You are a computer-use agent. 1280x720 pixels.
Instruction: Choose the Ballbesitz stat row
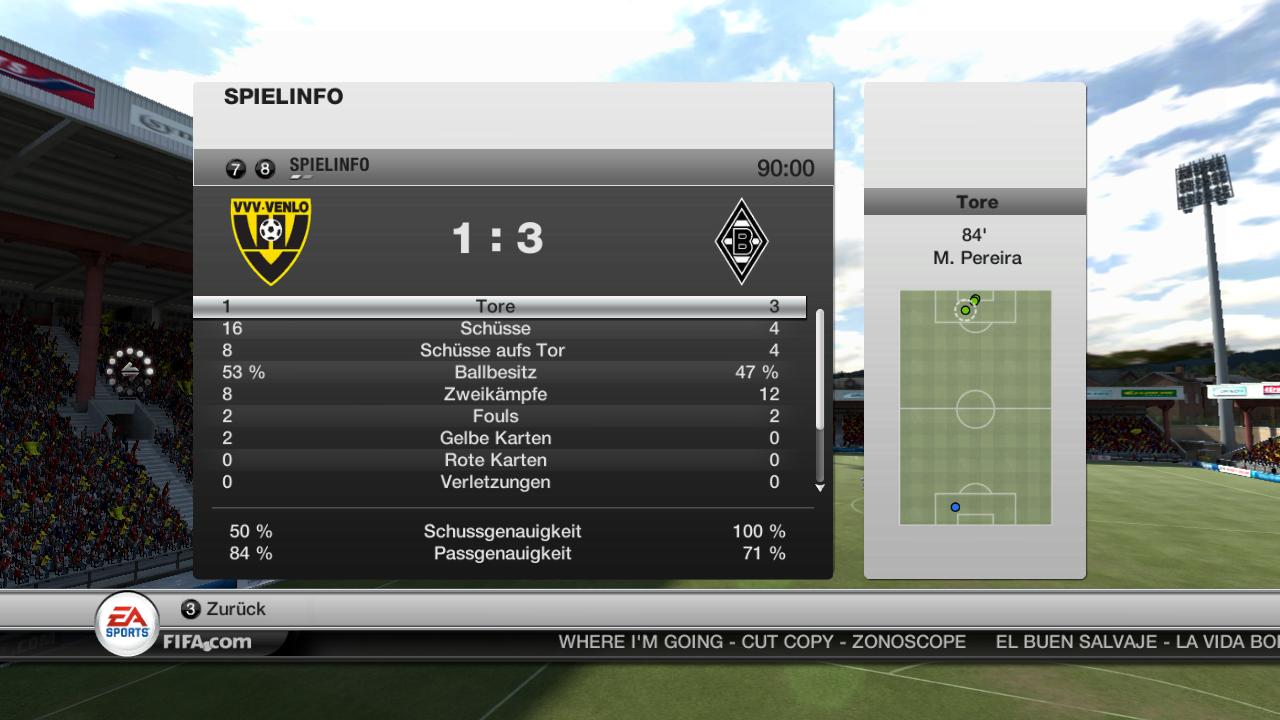click(x=497, y=372)
